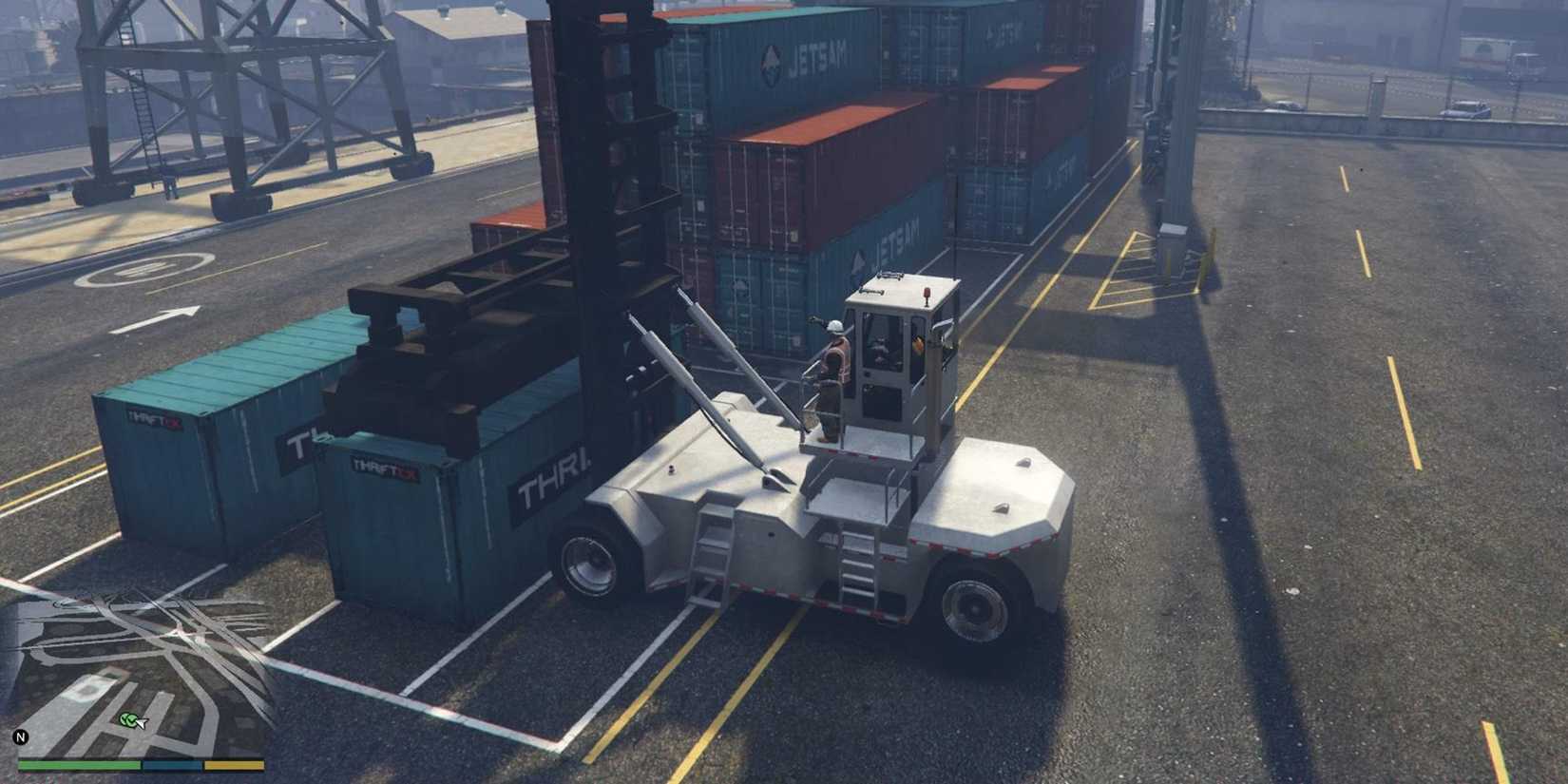
Task: Toggle the worker's white hard hat
Action: tap(834, 328)
